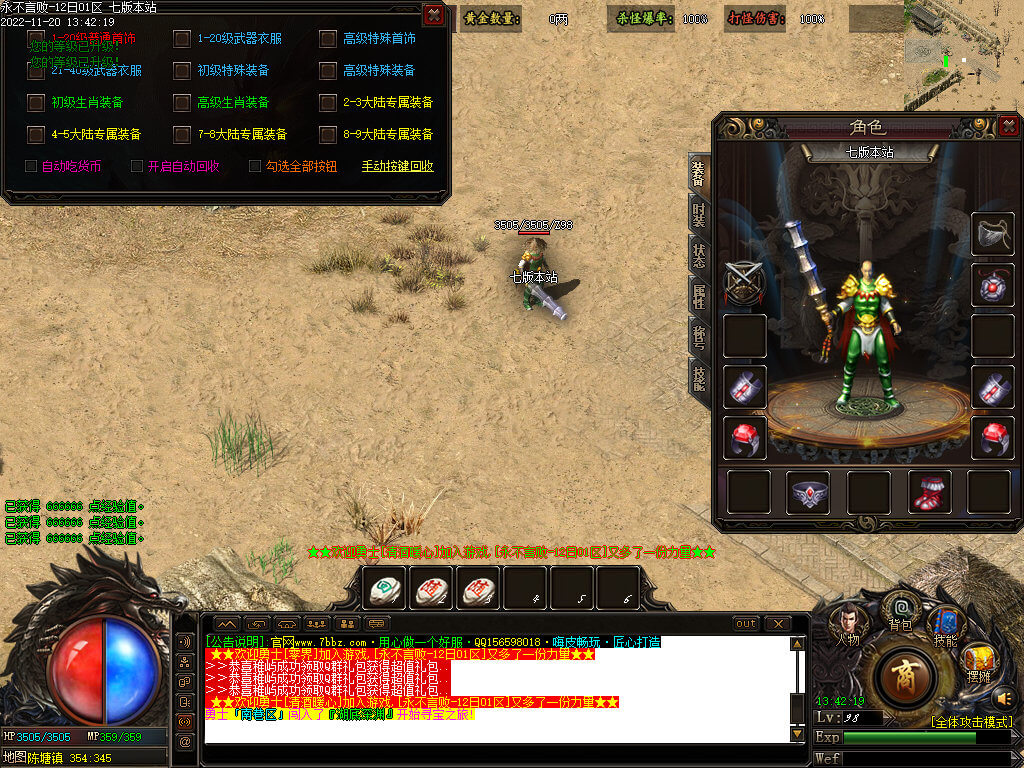The image size is (1024, 768).
Task: Select the helmet equipment slot
Action: (x=992, y=235)
